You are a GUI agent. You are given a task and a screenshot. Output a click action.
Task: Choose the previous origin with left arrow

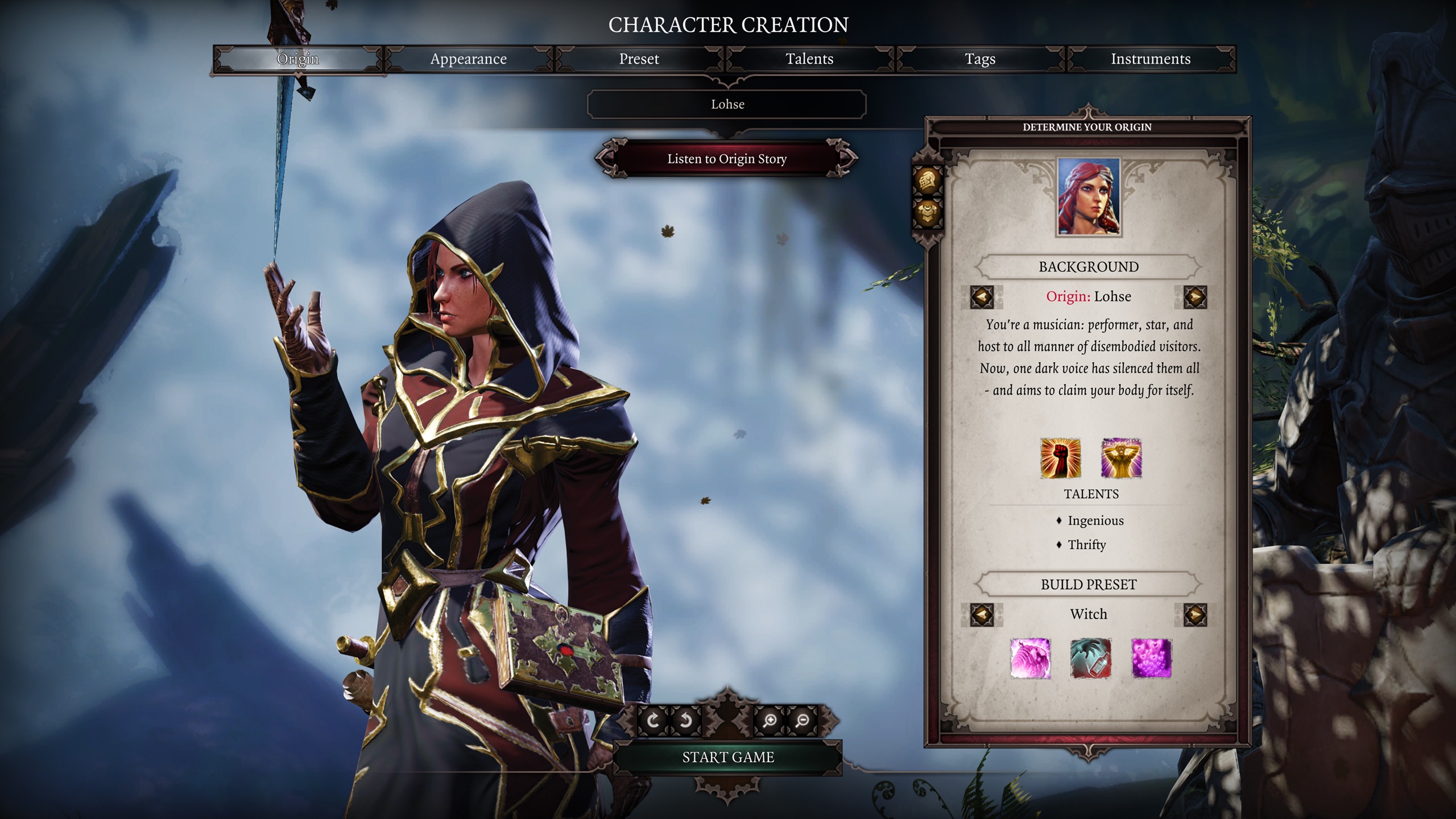pyautogui.click(x=982, y=297)
